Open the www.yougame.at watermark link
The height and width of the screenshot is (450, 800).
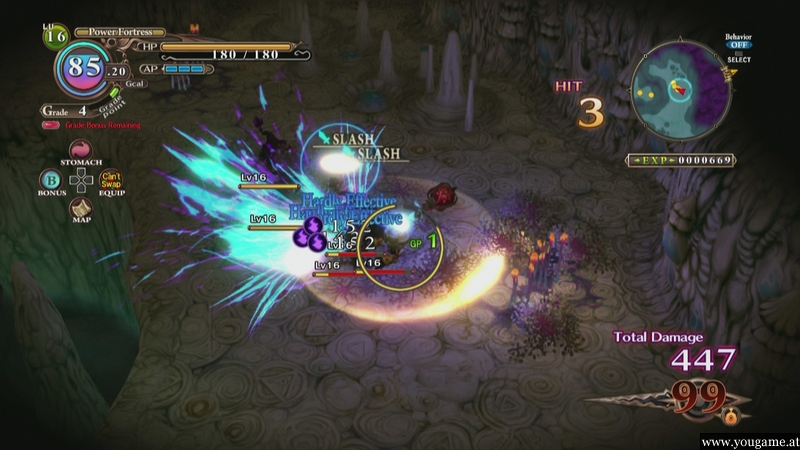point(747,441)
